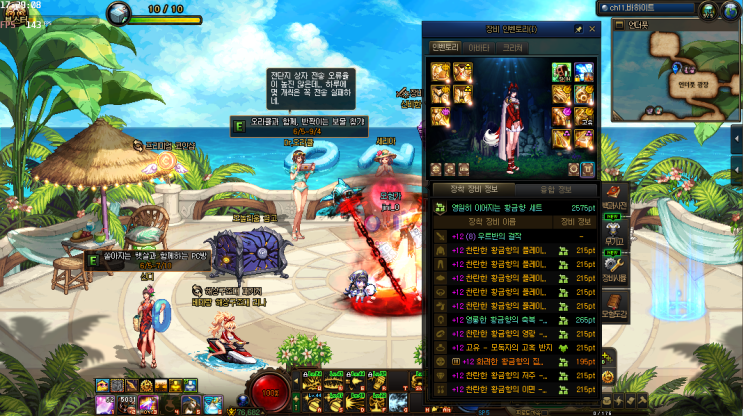
Task: Select the set-info 영원히 이어지는 황금향 세트 row
Action: (510, 207)
